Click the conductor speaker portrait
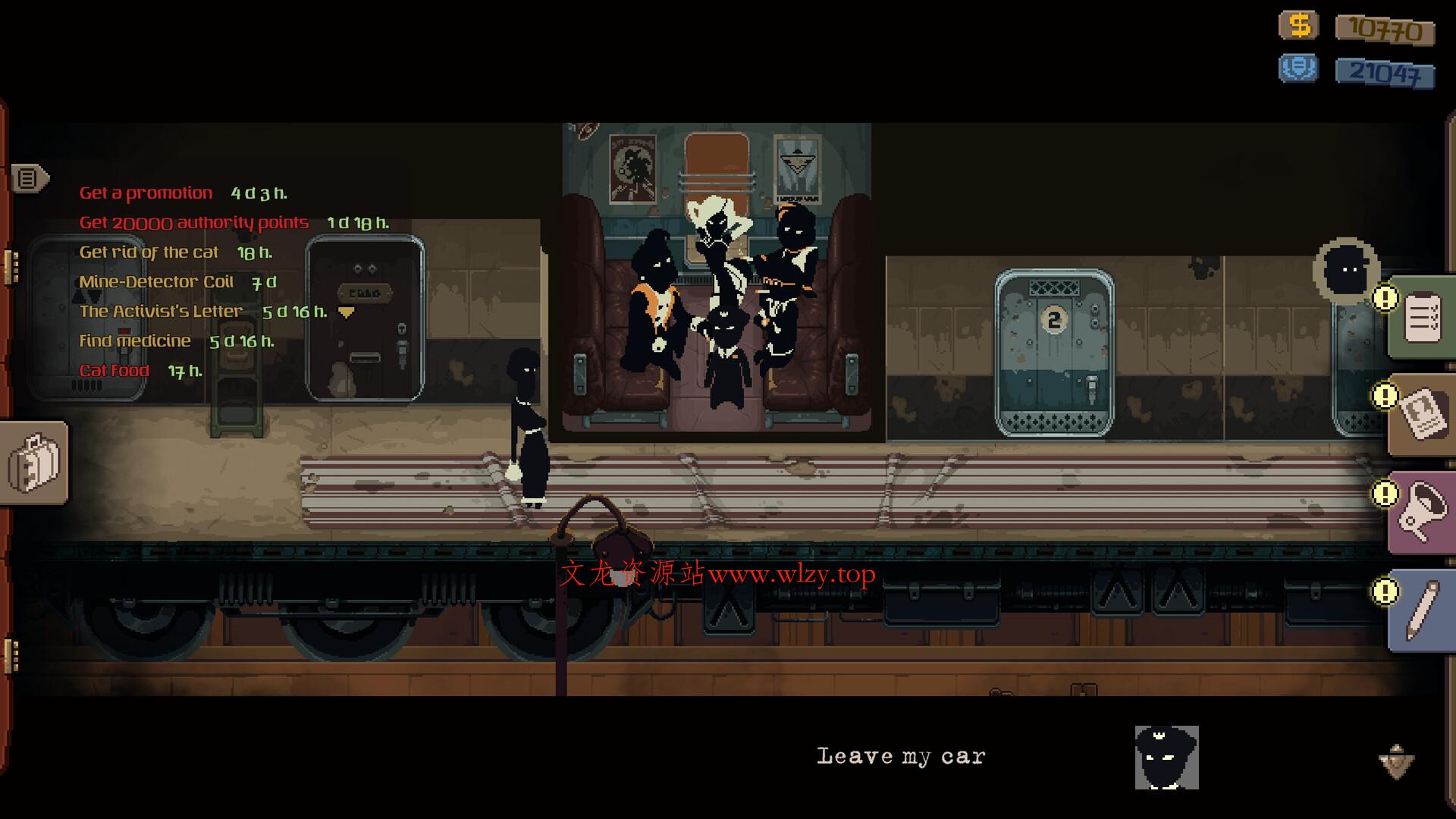This screenshot has width=1456, height=819. coord(1166,758)
